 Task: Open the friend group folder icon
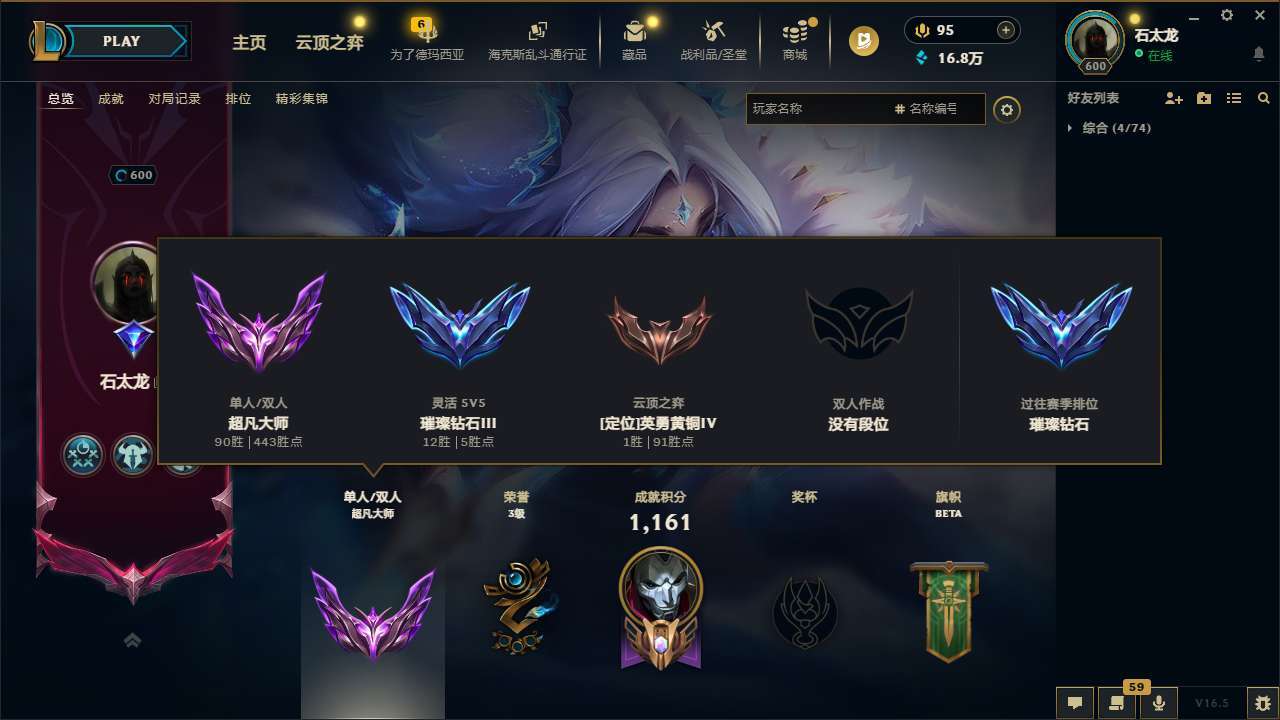point(1204,98)
